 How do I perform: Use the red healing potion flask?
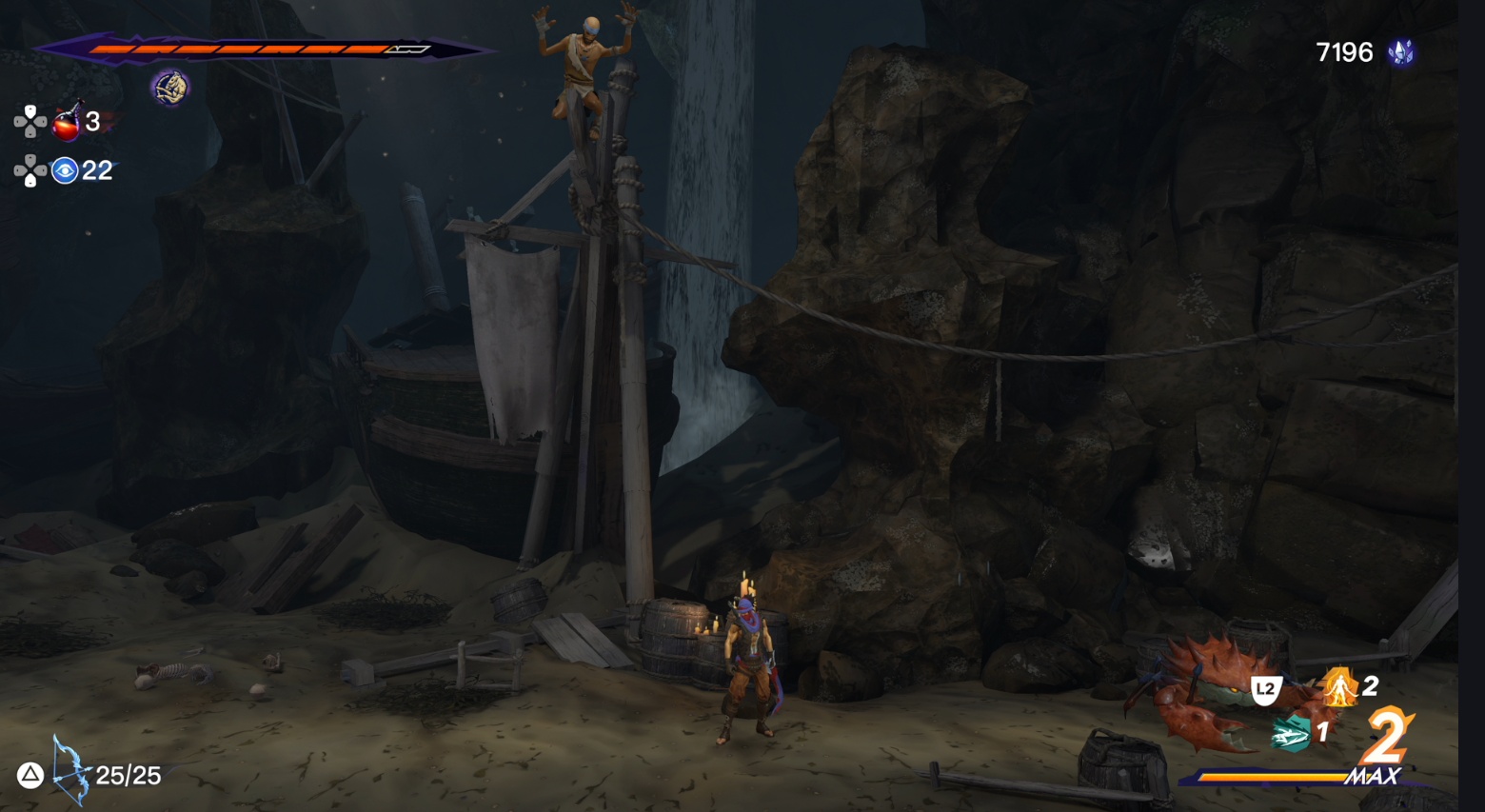coord(67,122)
